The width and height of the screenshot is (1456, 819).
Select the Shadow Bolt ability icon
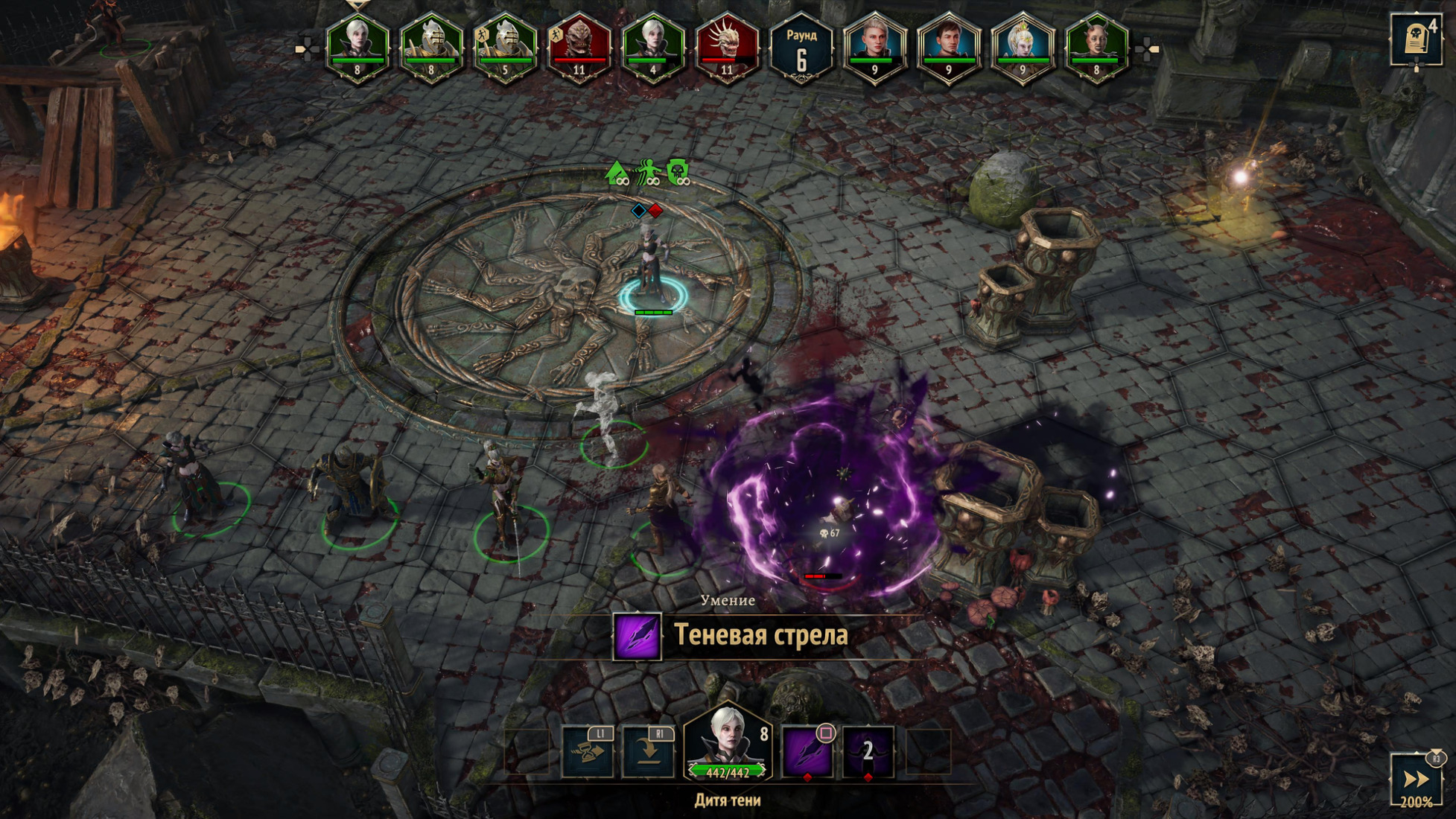pos(807,752)
